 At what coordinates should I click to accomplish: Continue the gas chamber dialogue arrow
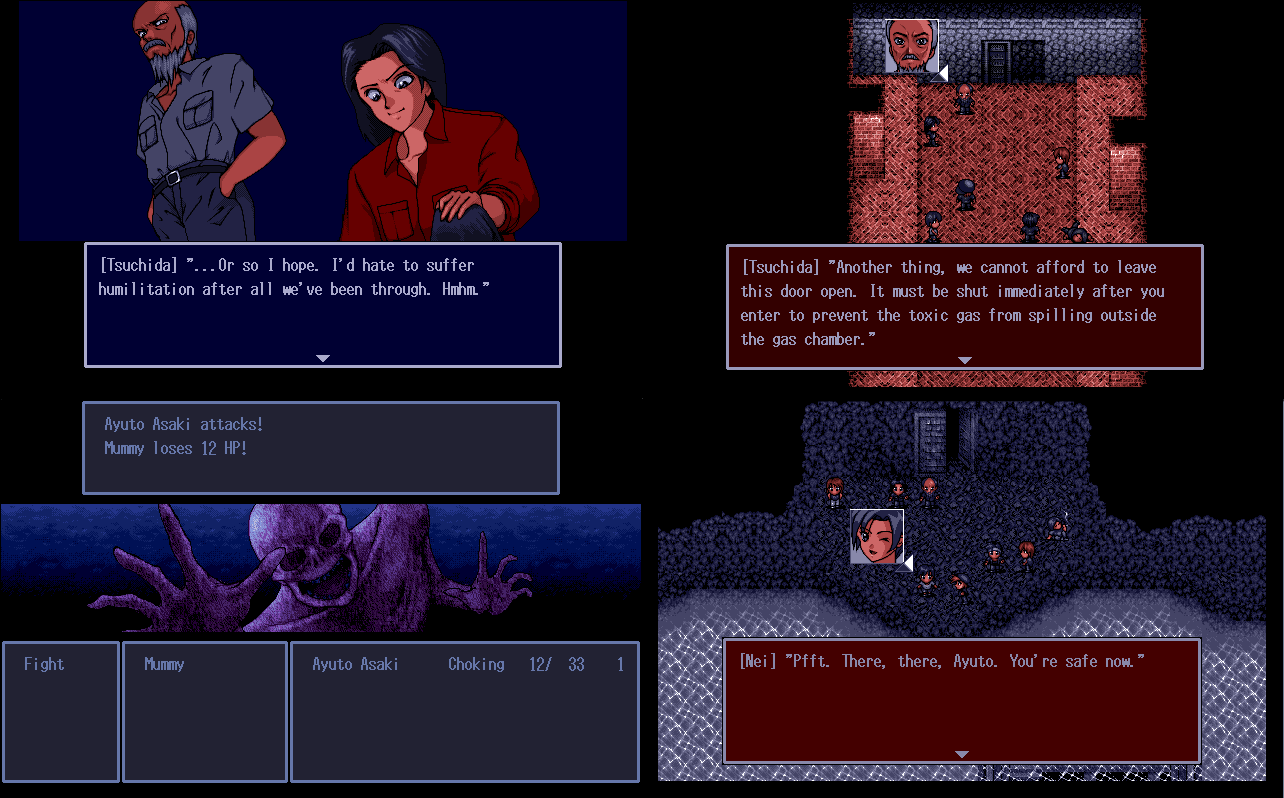click(x=964, y=360)
